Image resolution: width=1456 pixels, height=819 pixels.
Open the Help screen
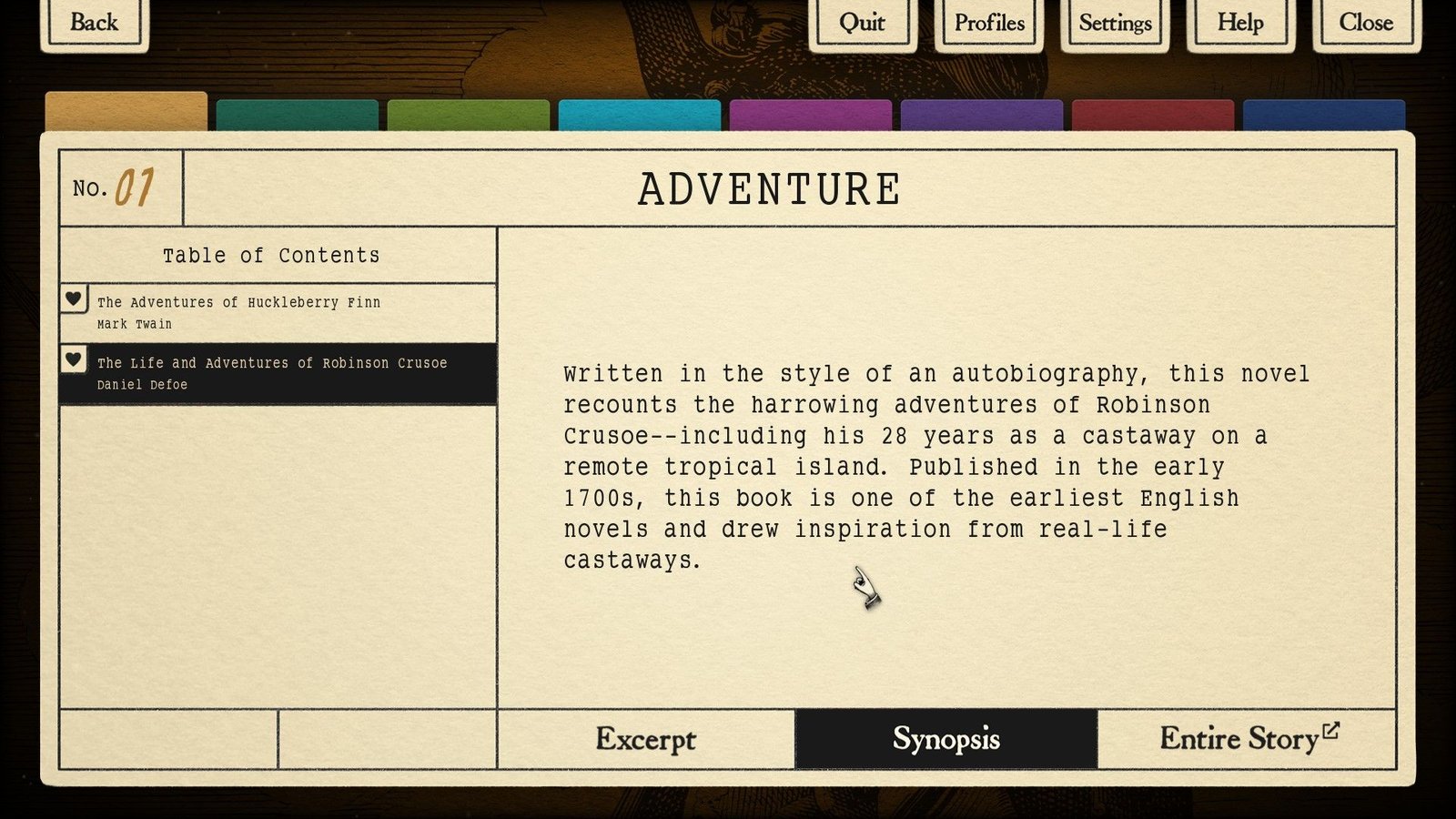click(x=1240, y=23)
